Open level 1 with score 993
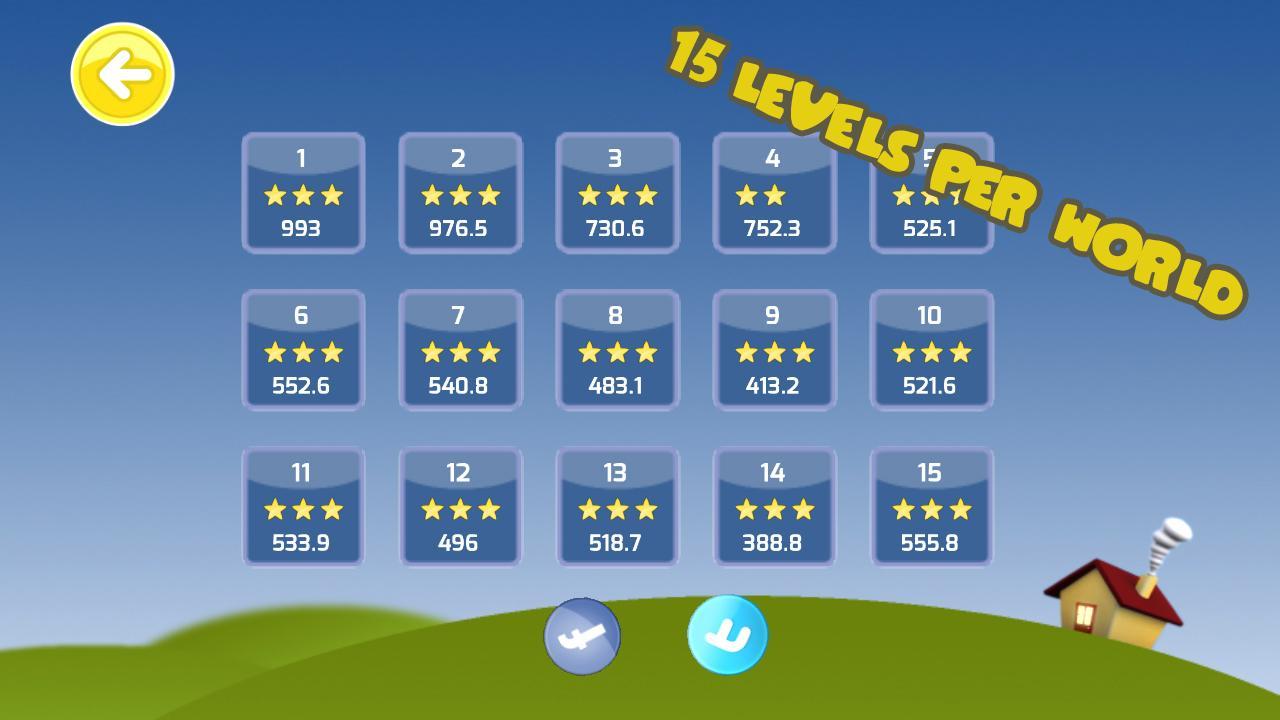The image size is (1280, 720). [x=303, y=193]
